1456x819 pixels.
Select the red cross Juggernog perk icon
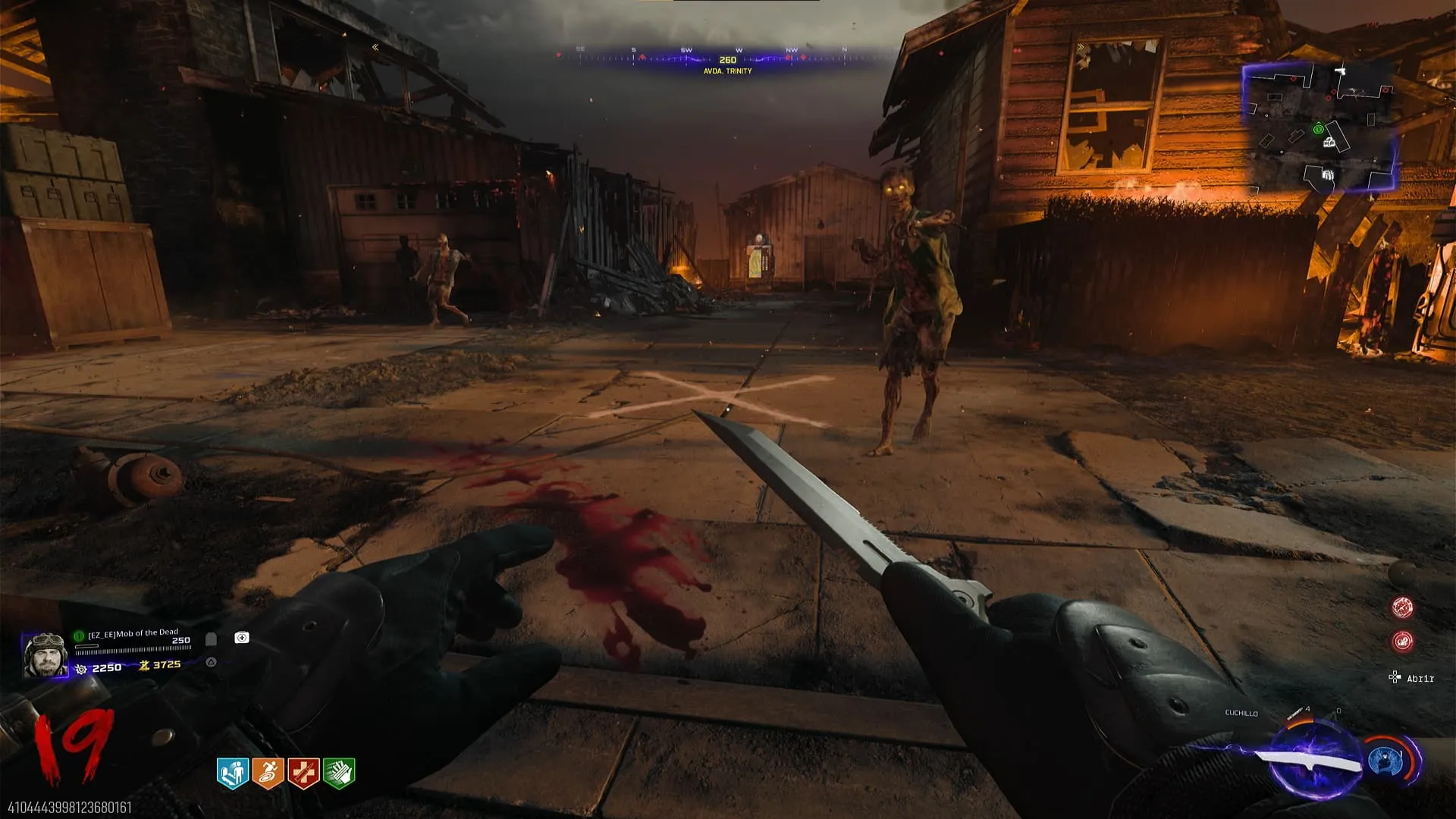tap(303, 773)
